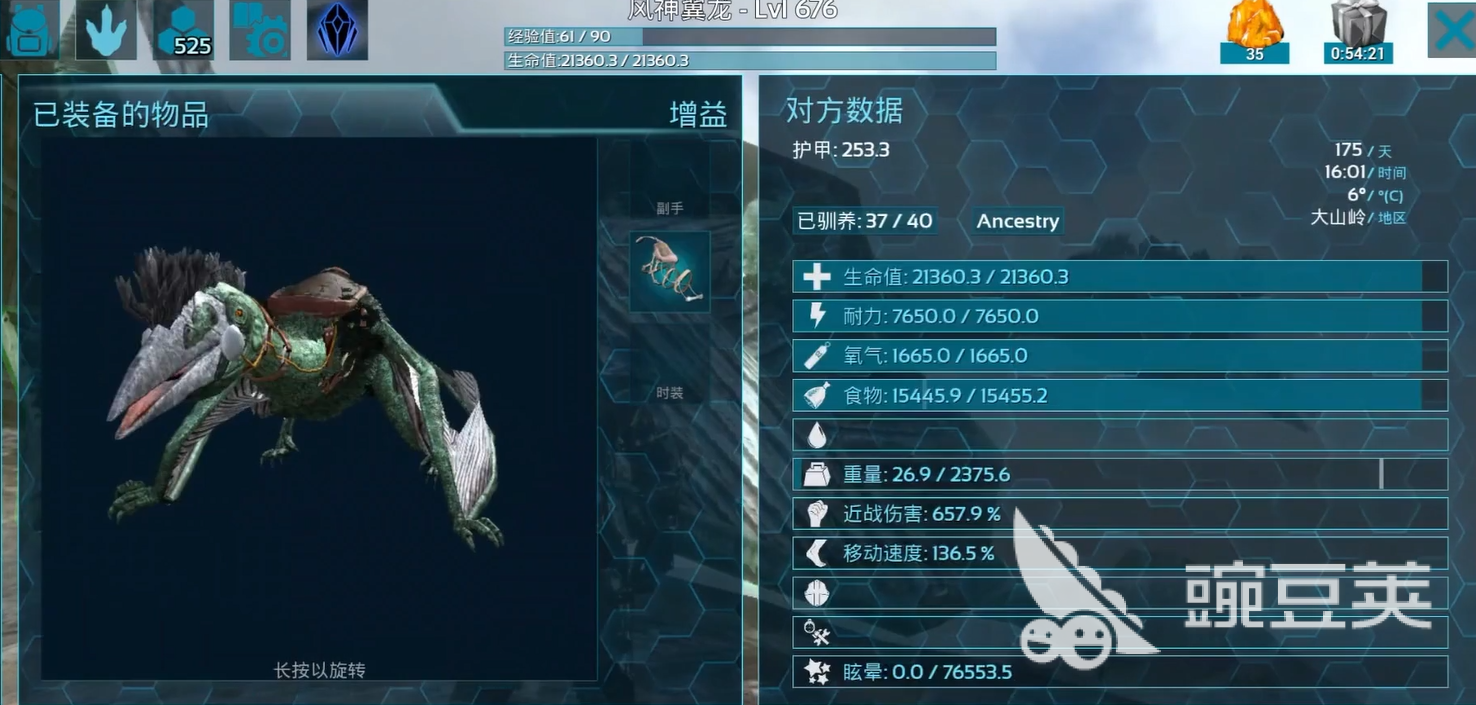Open the gift box reward timer

[1357, 32]
